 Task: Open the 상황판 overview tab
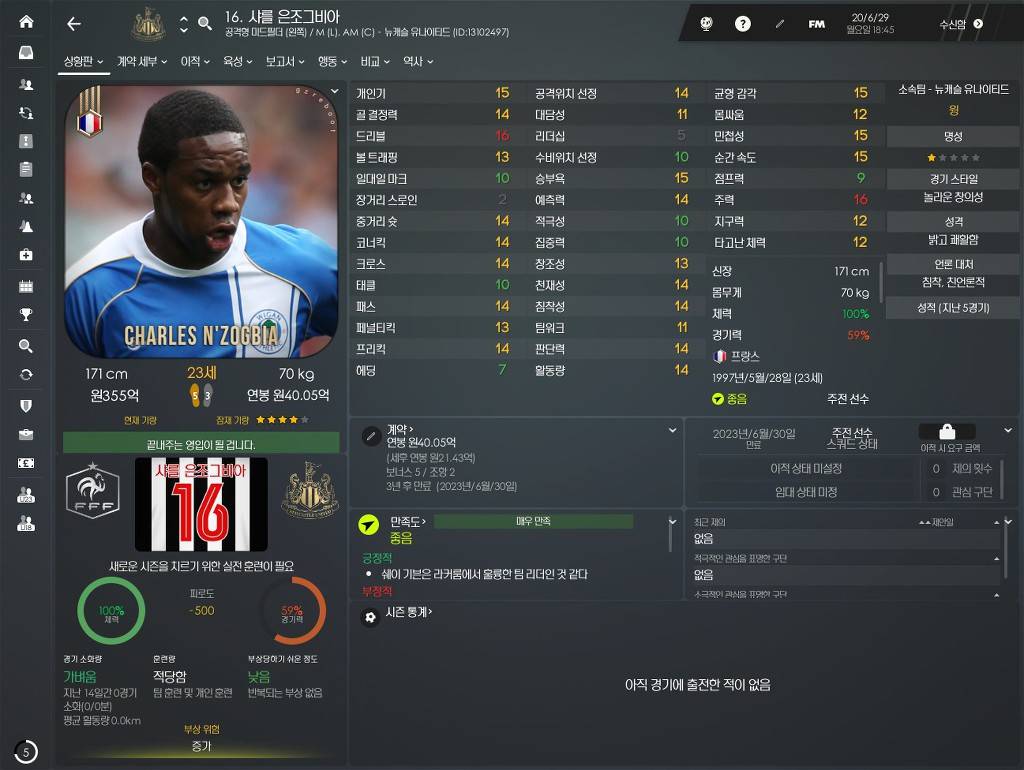84,62
